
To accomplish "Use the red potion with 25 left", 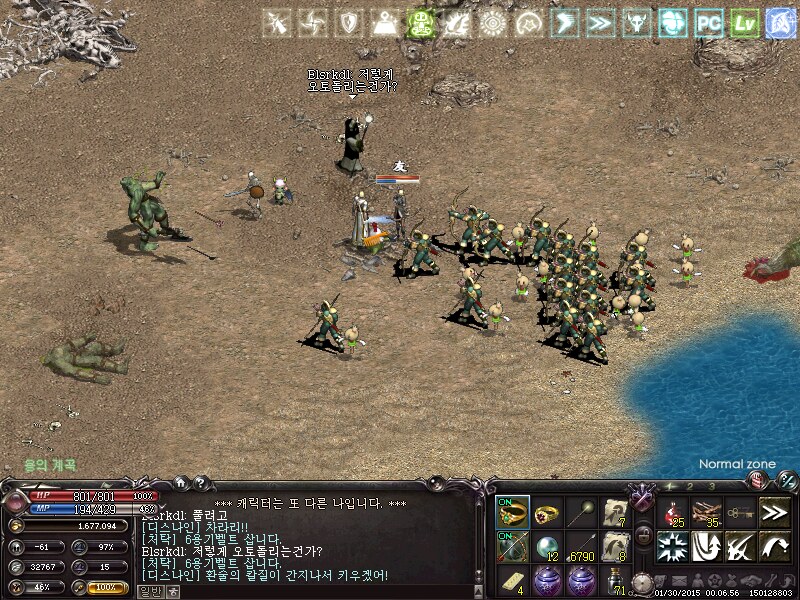I will click(x=674, y=512).
